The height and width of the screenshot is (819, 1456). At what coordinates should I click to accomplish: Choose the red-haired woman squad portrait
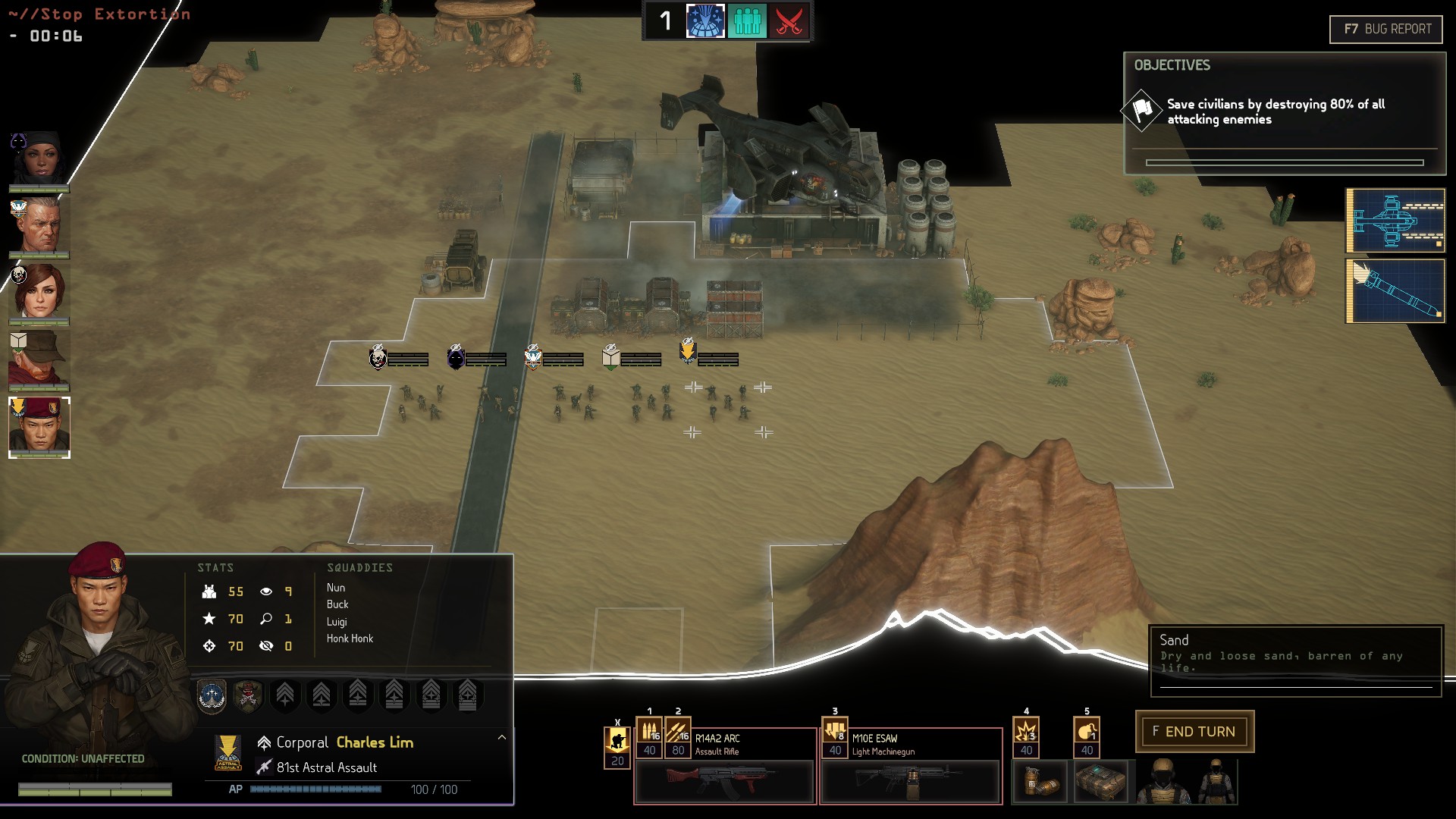click(x=39, y=292)
